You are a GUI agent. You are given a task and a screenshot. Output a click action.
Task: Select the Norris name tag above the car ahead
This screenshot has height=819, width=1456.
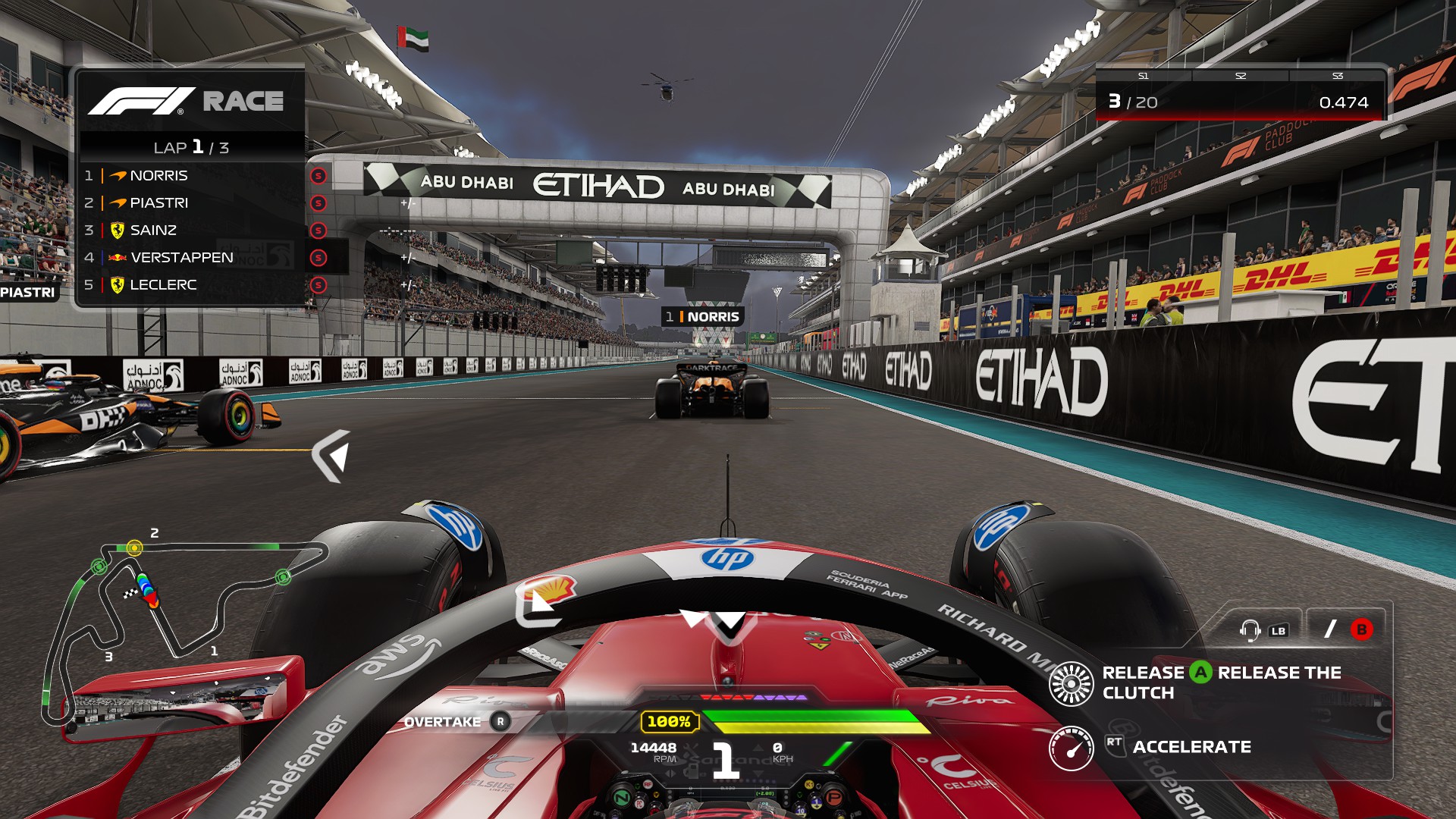point(703,317)
